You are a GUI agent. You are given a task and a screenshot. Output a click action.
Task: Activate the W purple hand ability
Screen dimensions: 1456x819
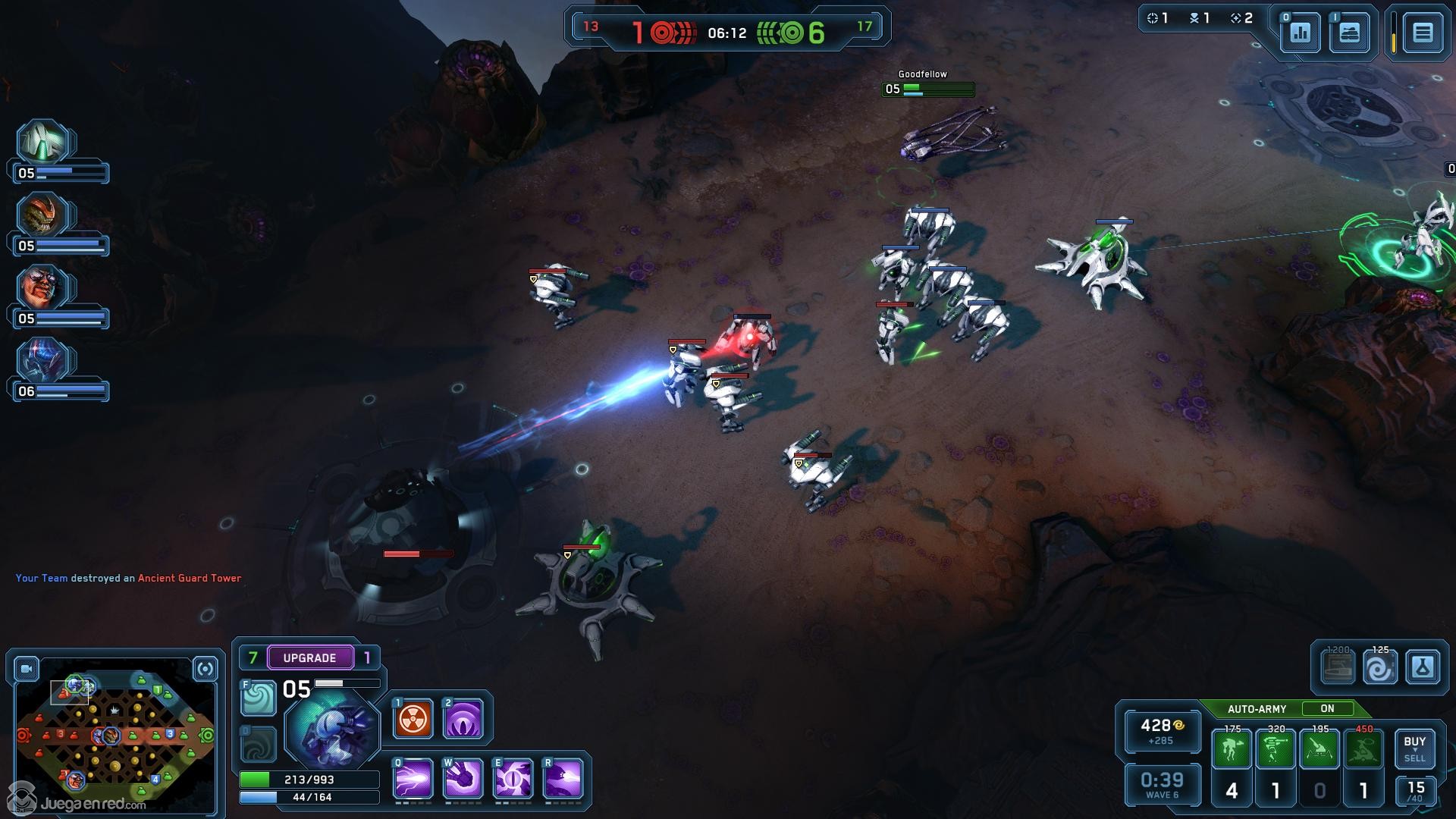point(463,779)
